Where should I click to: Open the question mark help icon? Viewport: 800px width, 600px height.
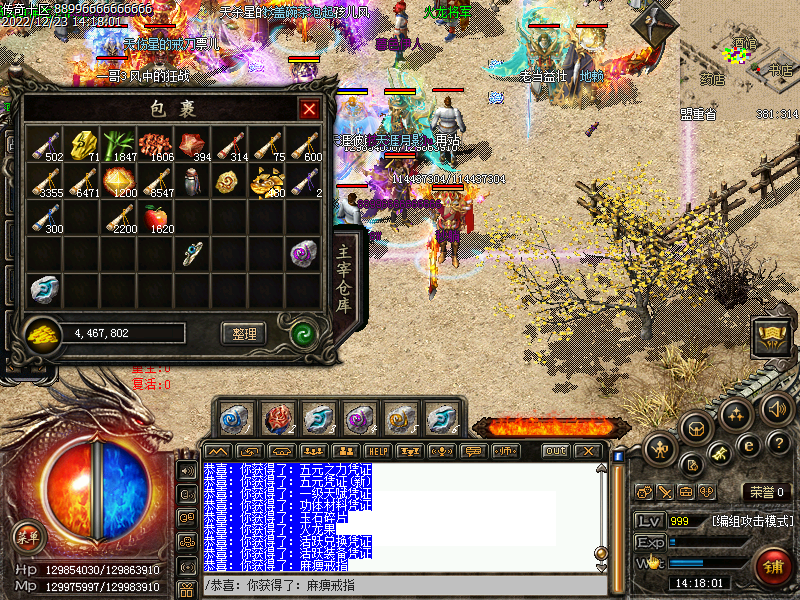[780, 442]
